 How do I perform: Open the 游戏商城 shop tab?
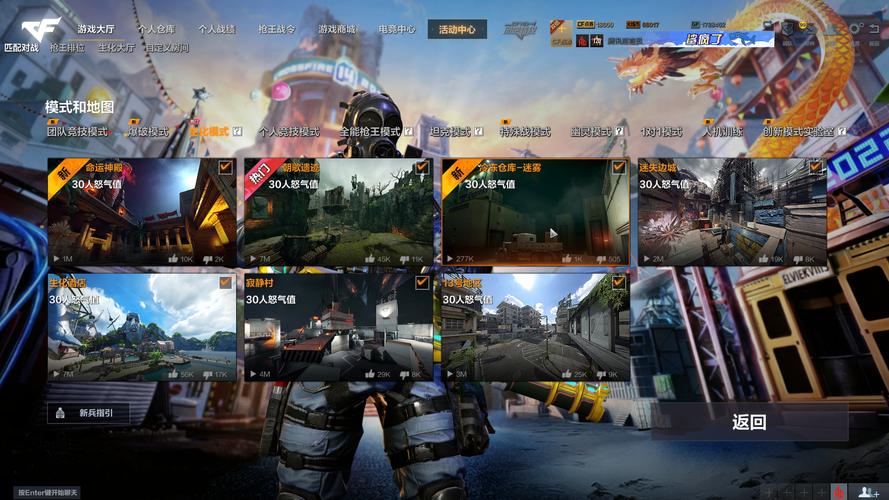(336, 29)
